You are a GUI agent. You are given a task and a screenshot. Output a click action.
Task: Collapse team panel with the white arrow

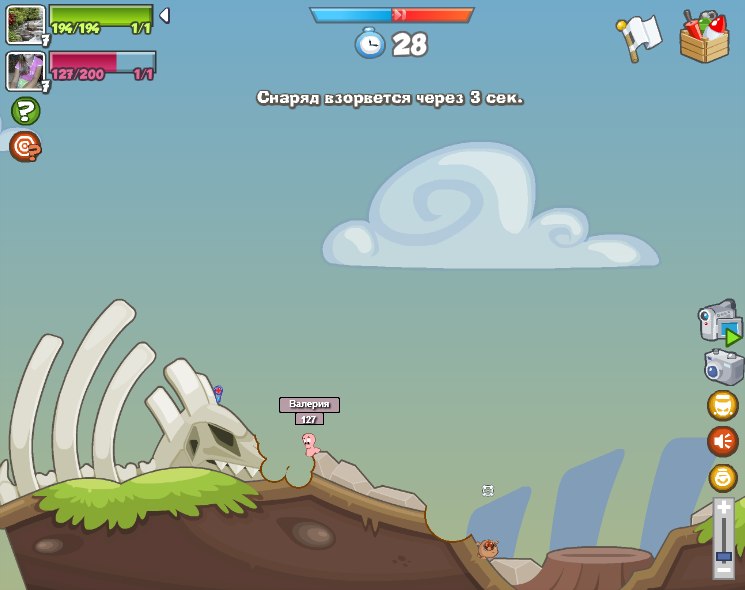pos(164,15)
